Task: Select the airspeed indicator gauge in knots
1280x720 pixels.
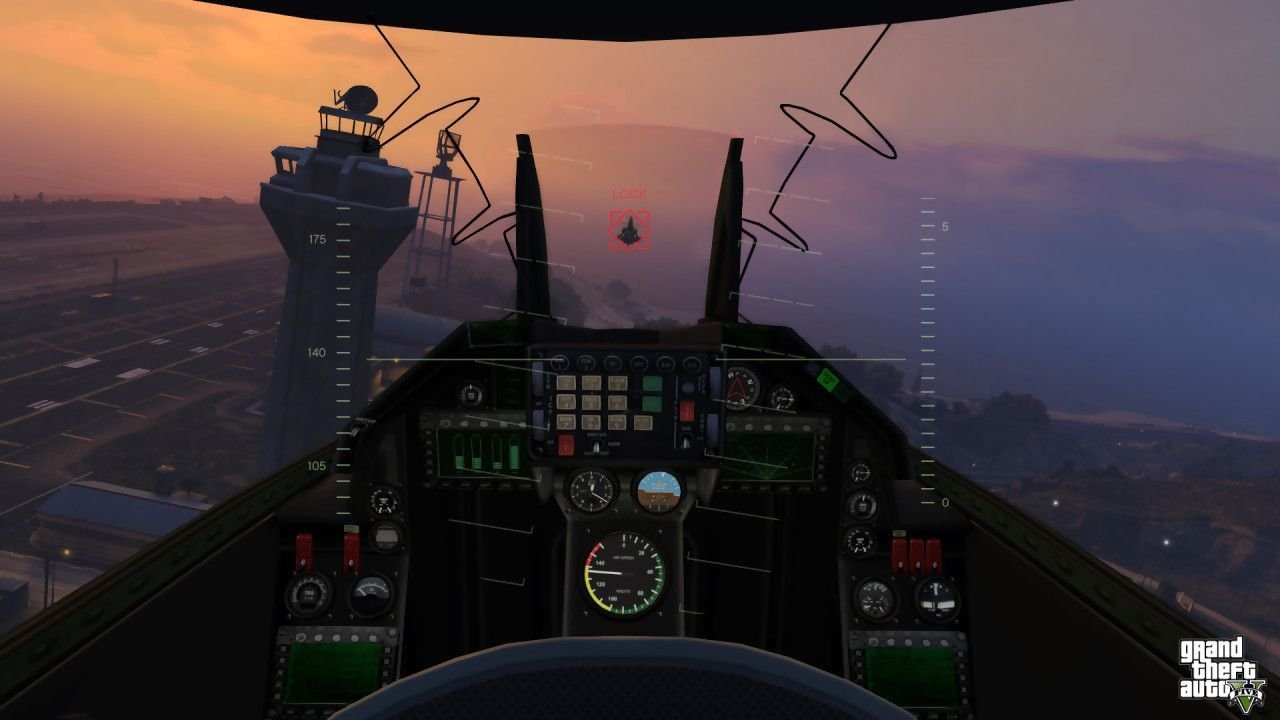Action: coord(623,574)
